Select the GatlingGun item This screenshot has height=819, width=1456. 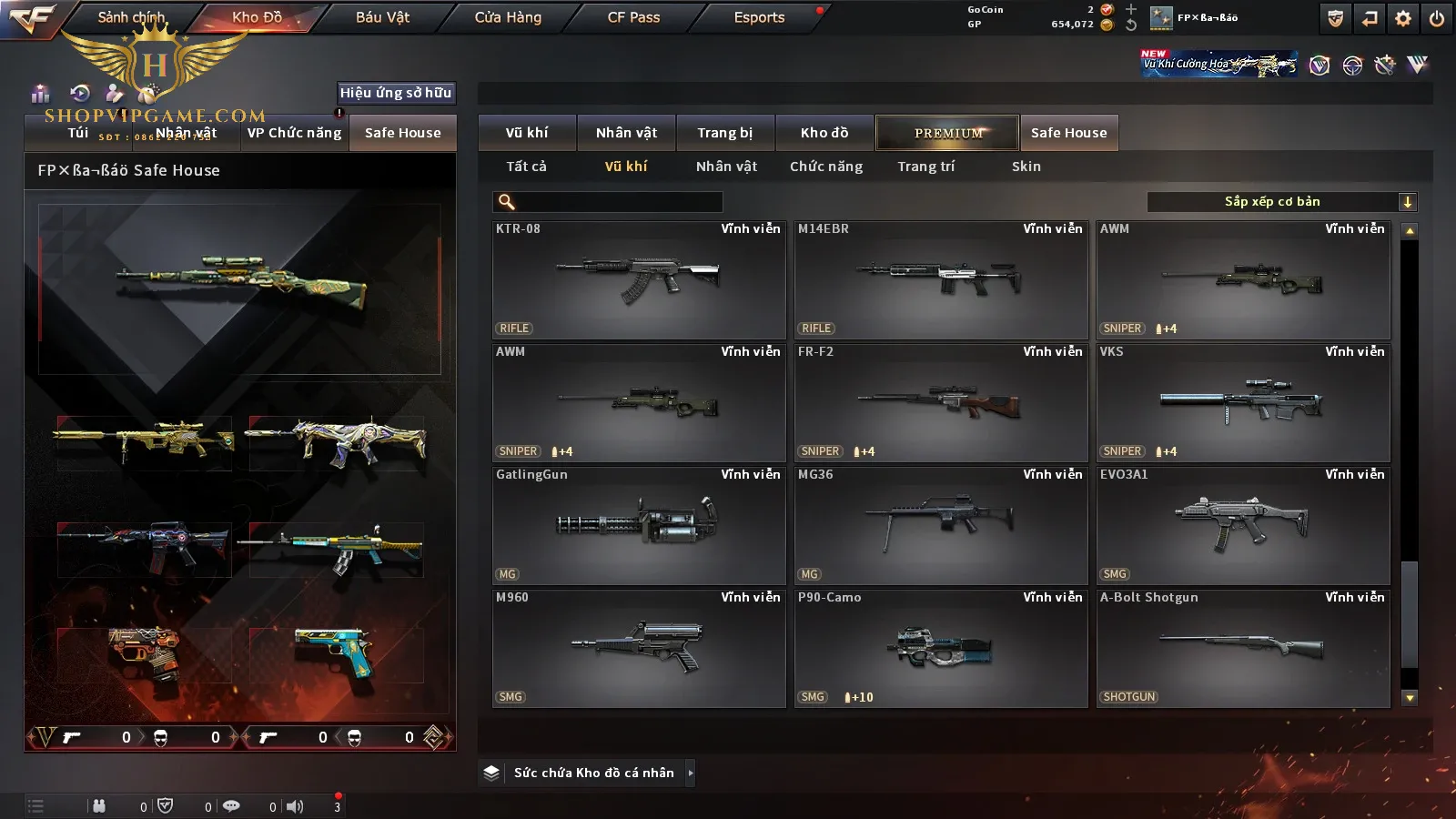(x=639, y=526)
